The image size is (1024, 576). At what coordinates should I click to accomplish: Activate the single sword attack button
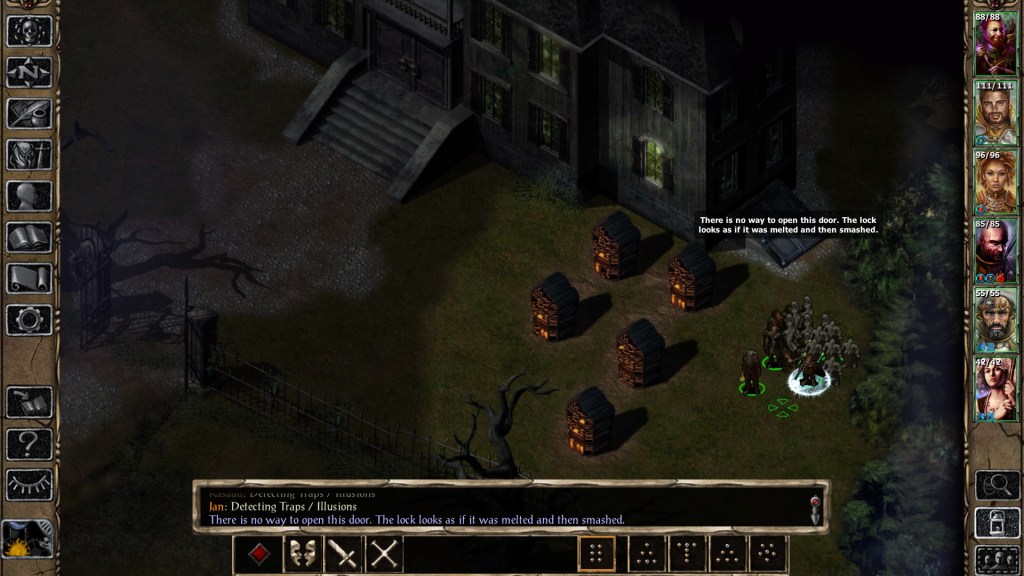(343, 554)
